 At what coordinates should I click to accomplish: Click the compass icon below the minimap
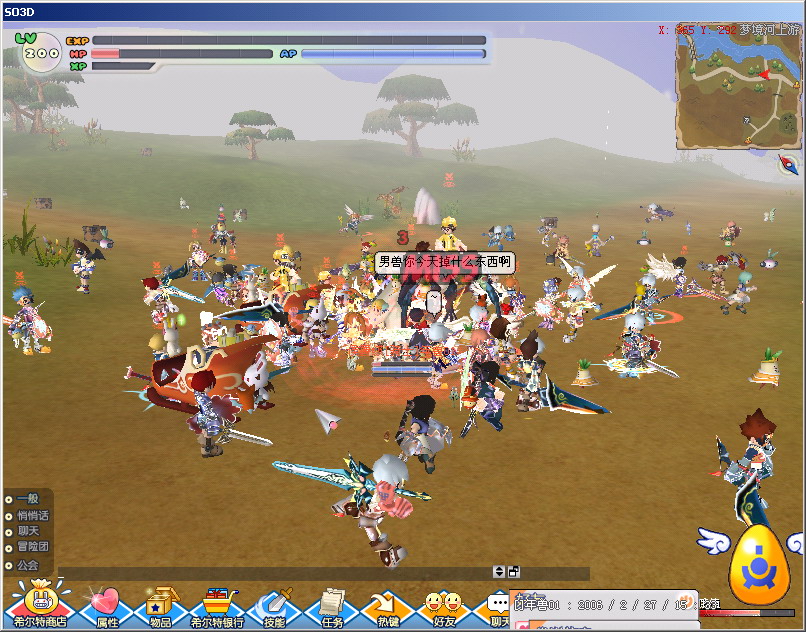click(x=787, y=165)
